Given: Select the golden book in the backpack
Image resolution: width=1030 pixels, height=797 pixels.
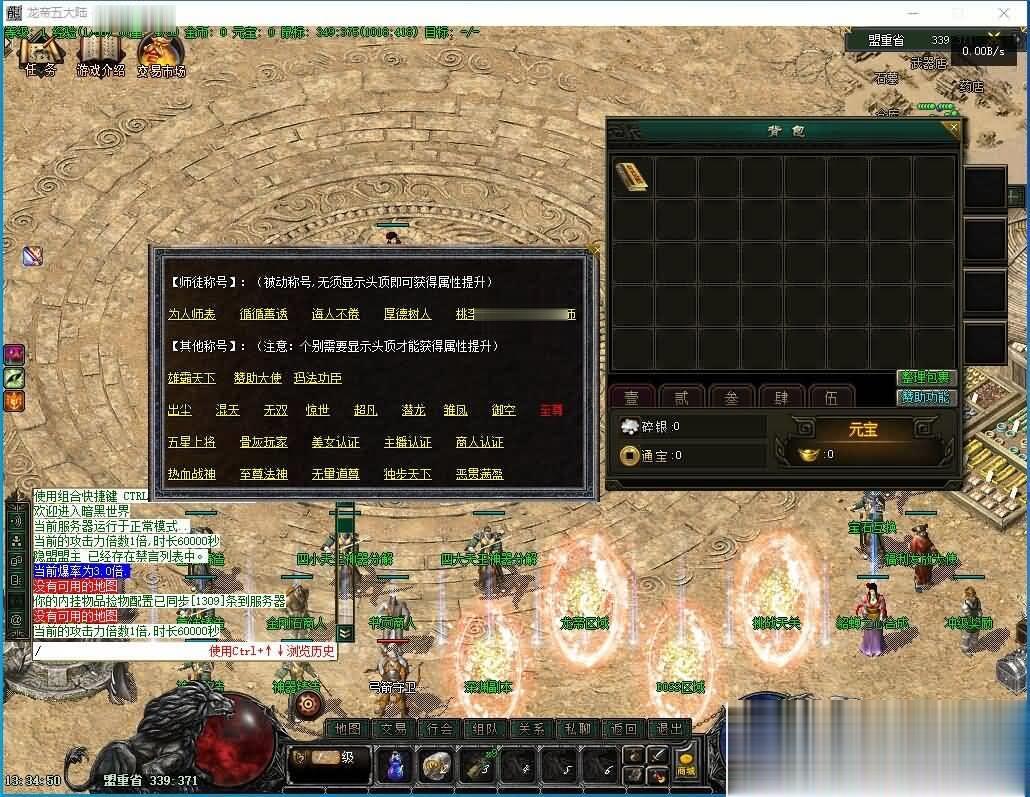Looking at the screenshot, I should point(631,176).
